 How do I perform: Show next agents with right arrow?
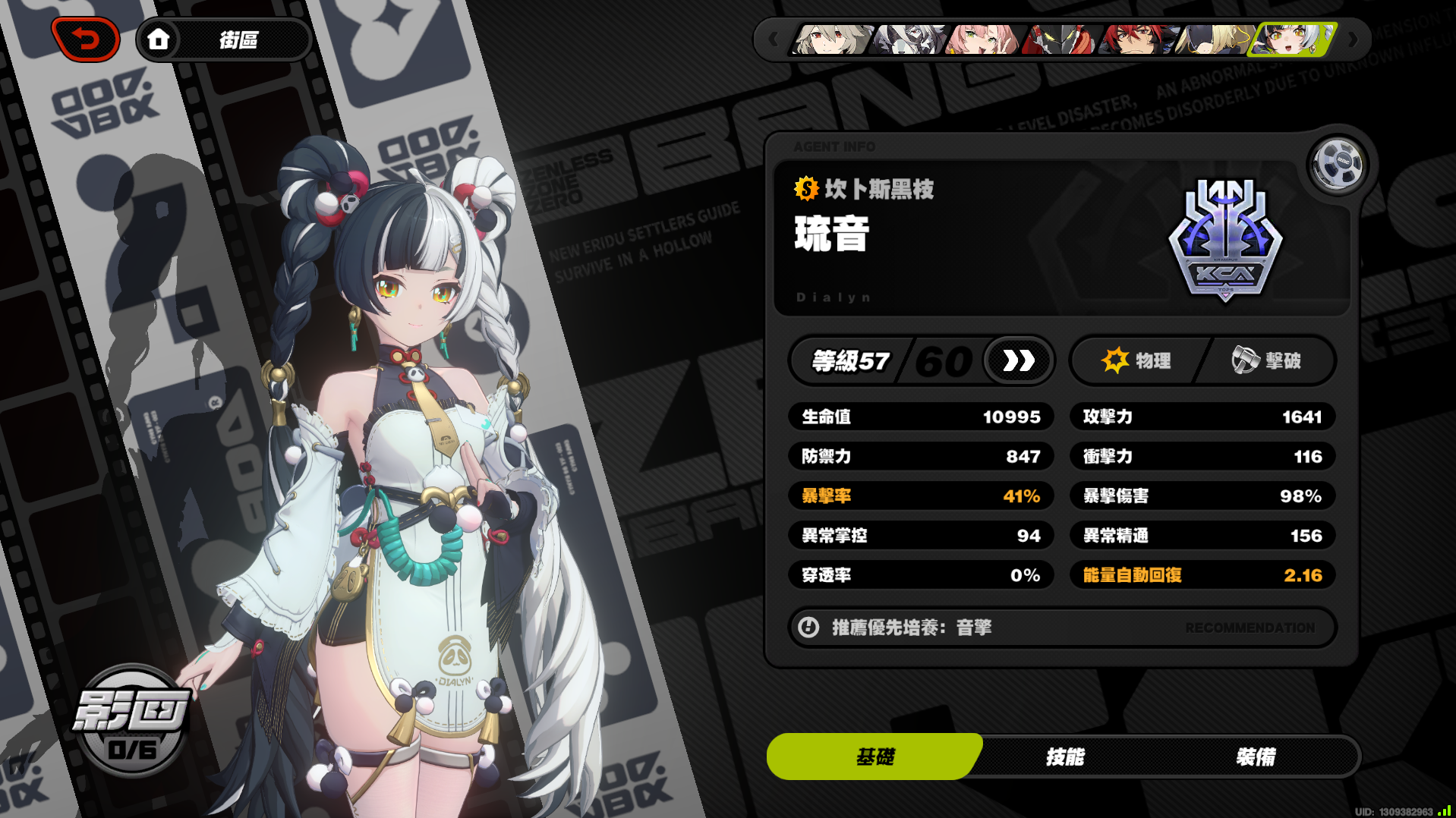(1352, 39)
